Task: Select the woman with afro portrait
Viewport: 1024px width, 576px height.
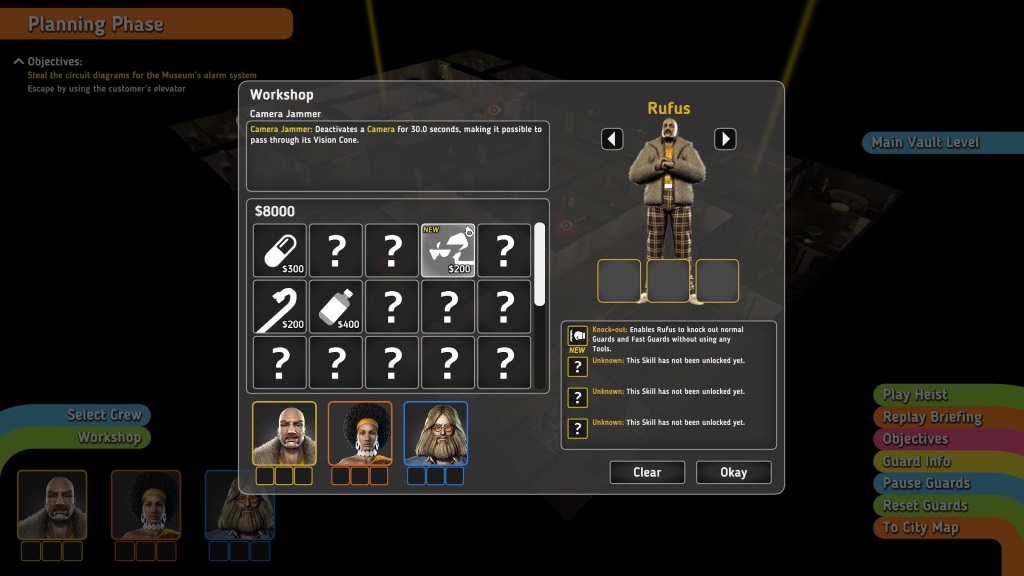Action: [x=360, y=434]
